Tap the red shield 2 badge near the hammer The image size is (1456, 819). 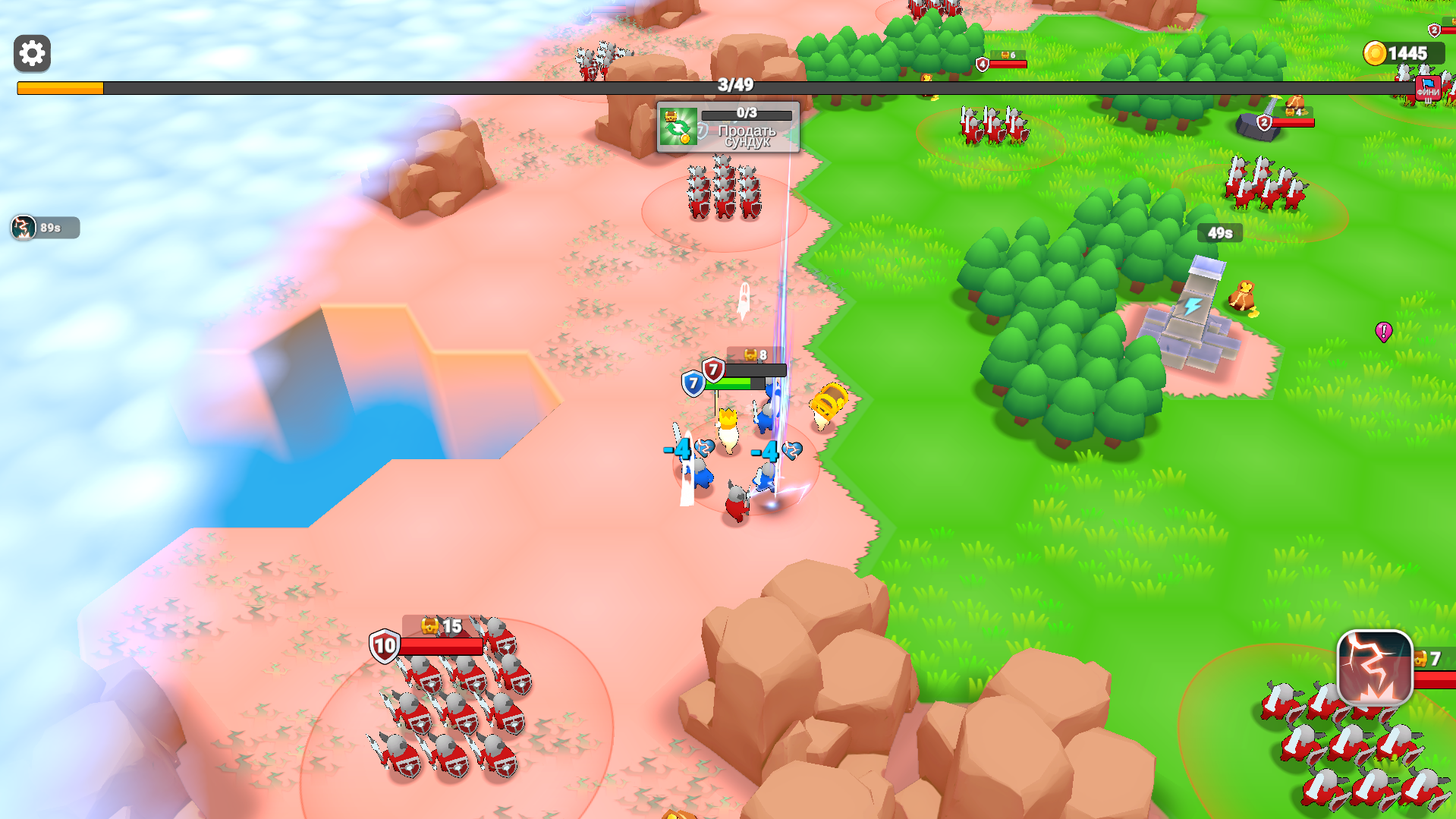pos(1263,123)
